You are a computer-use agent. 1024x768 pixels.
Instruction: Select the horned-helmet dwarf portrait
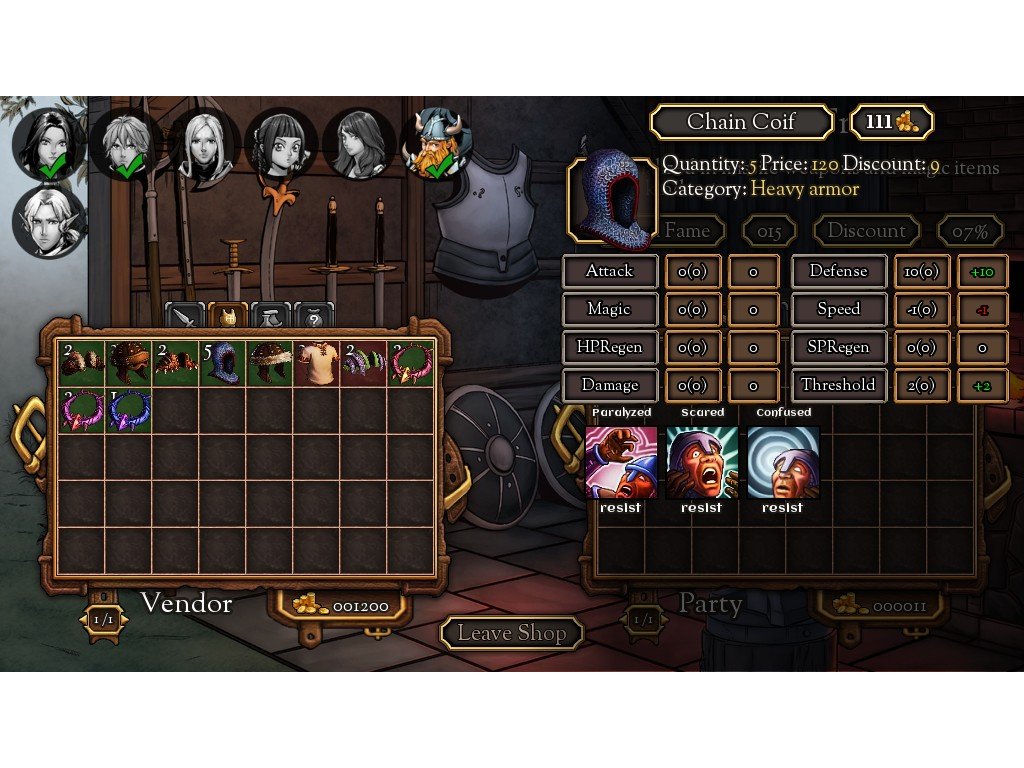click(437, 143)
